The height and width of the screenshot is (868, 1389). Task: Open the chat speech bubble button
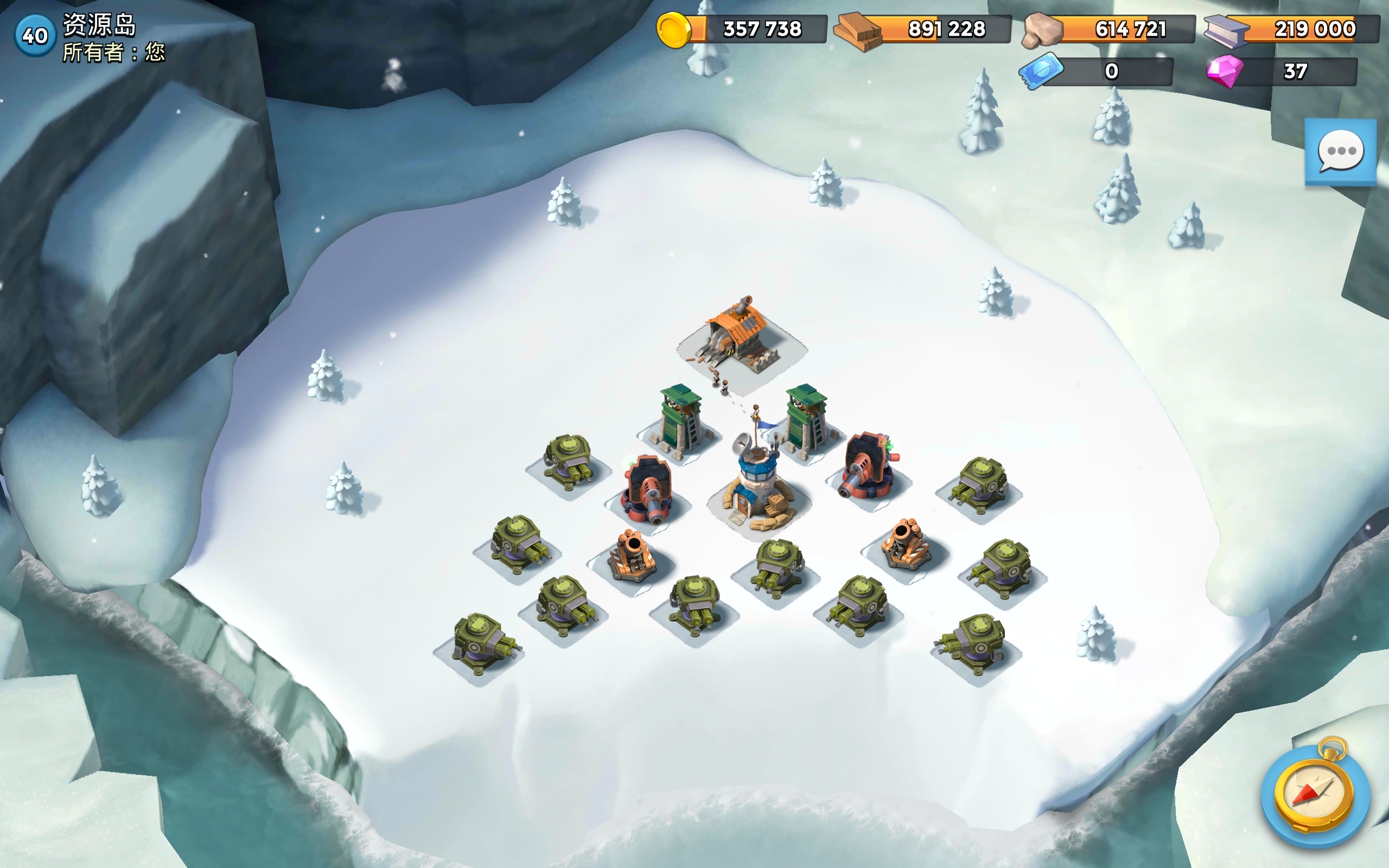tap(1340, 152)
